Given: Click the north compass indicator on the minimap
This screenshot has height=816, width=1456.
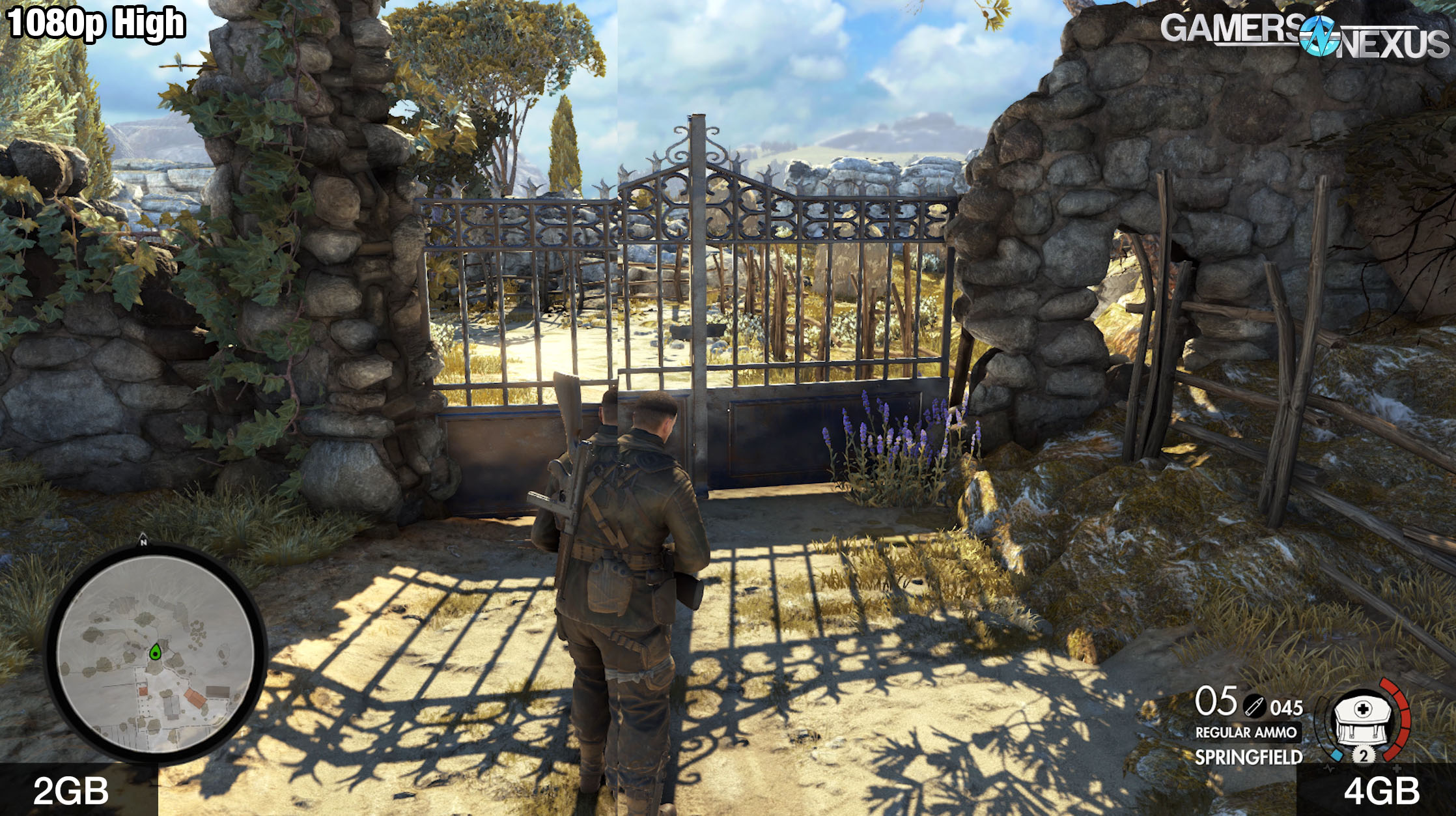Looking at the screenshot, I should point(143,542).
